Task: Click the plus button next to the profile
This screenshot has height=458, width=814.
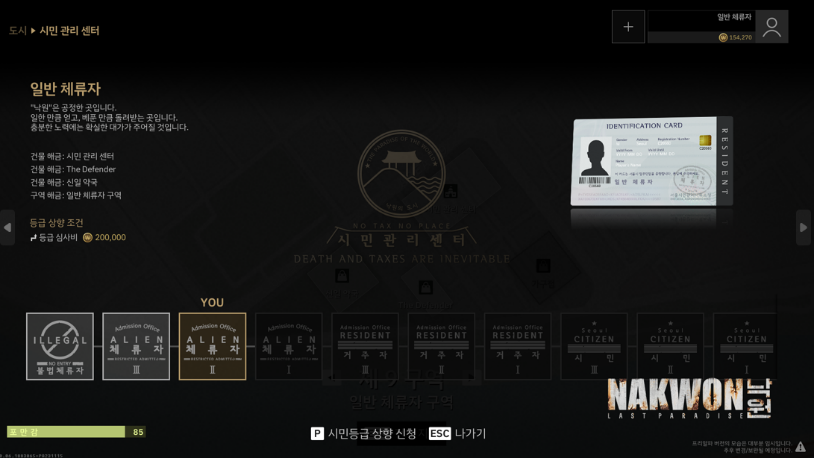Action: coord(628,27)
